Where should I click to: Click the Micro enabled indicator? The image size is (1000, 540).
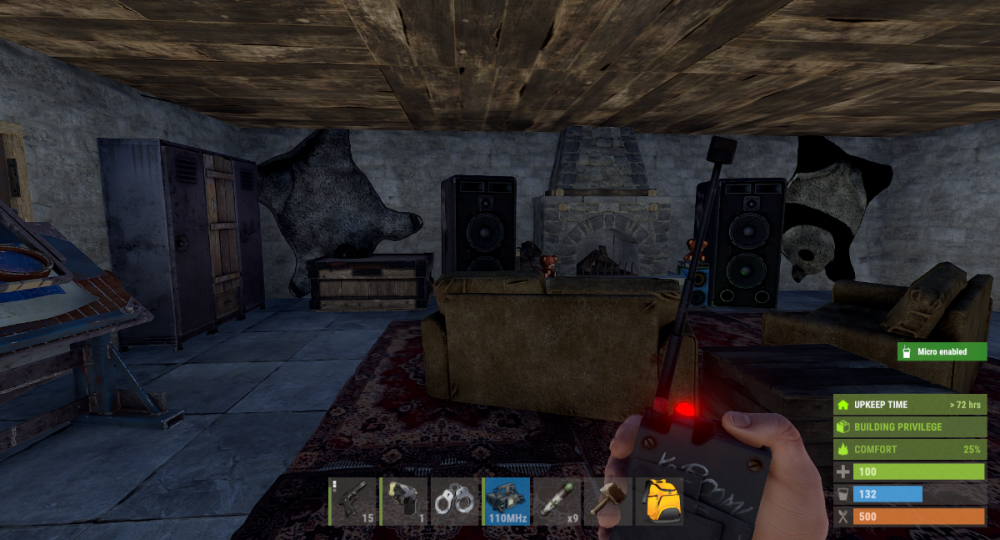(941, 352)
